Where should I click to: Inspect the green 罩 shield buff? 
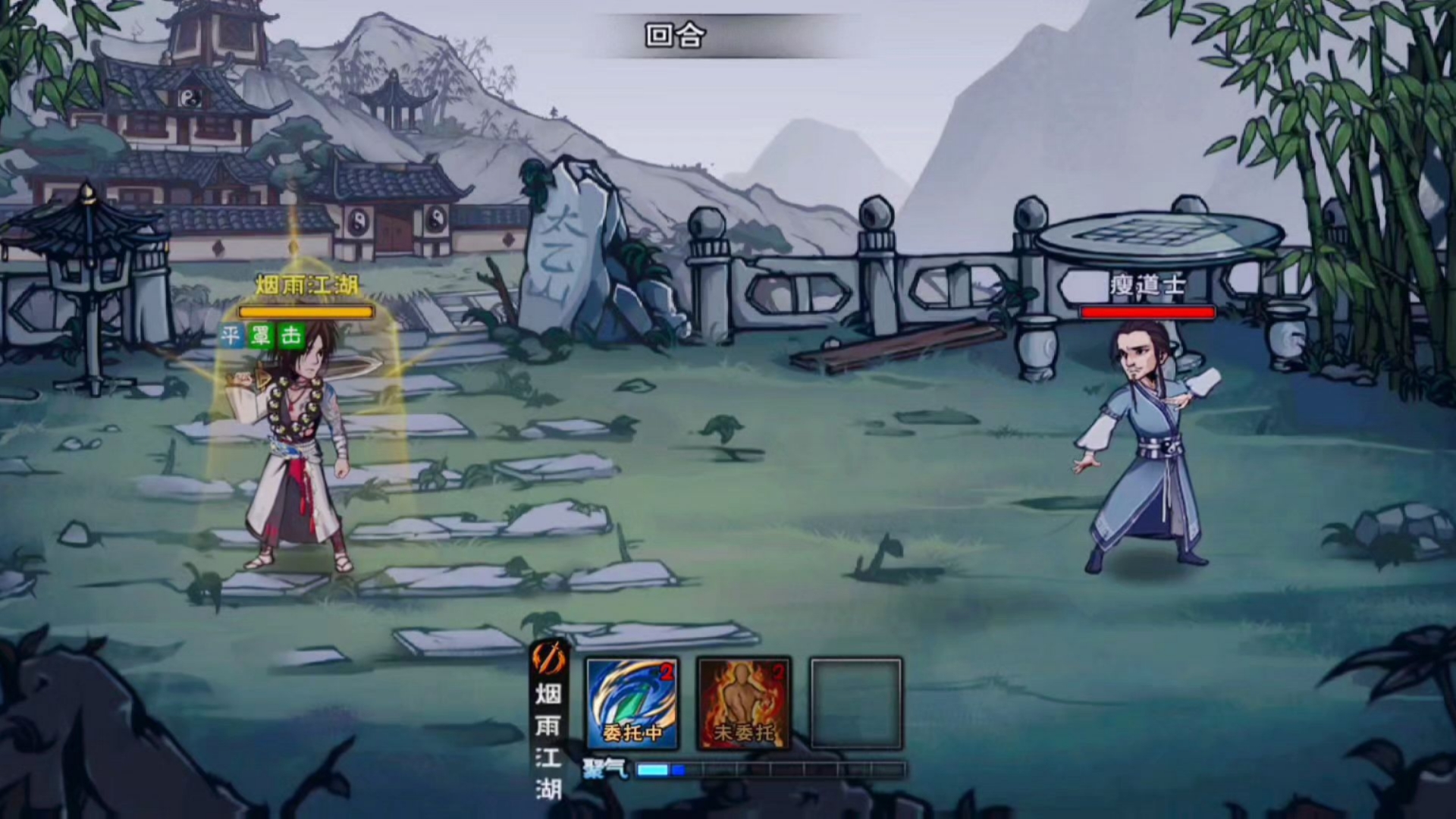[x=261, y=335]
